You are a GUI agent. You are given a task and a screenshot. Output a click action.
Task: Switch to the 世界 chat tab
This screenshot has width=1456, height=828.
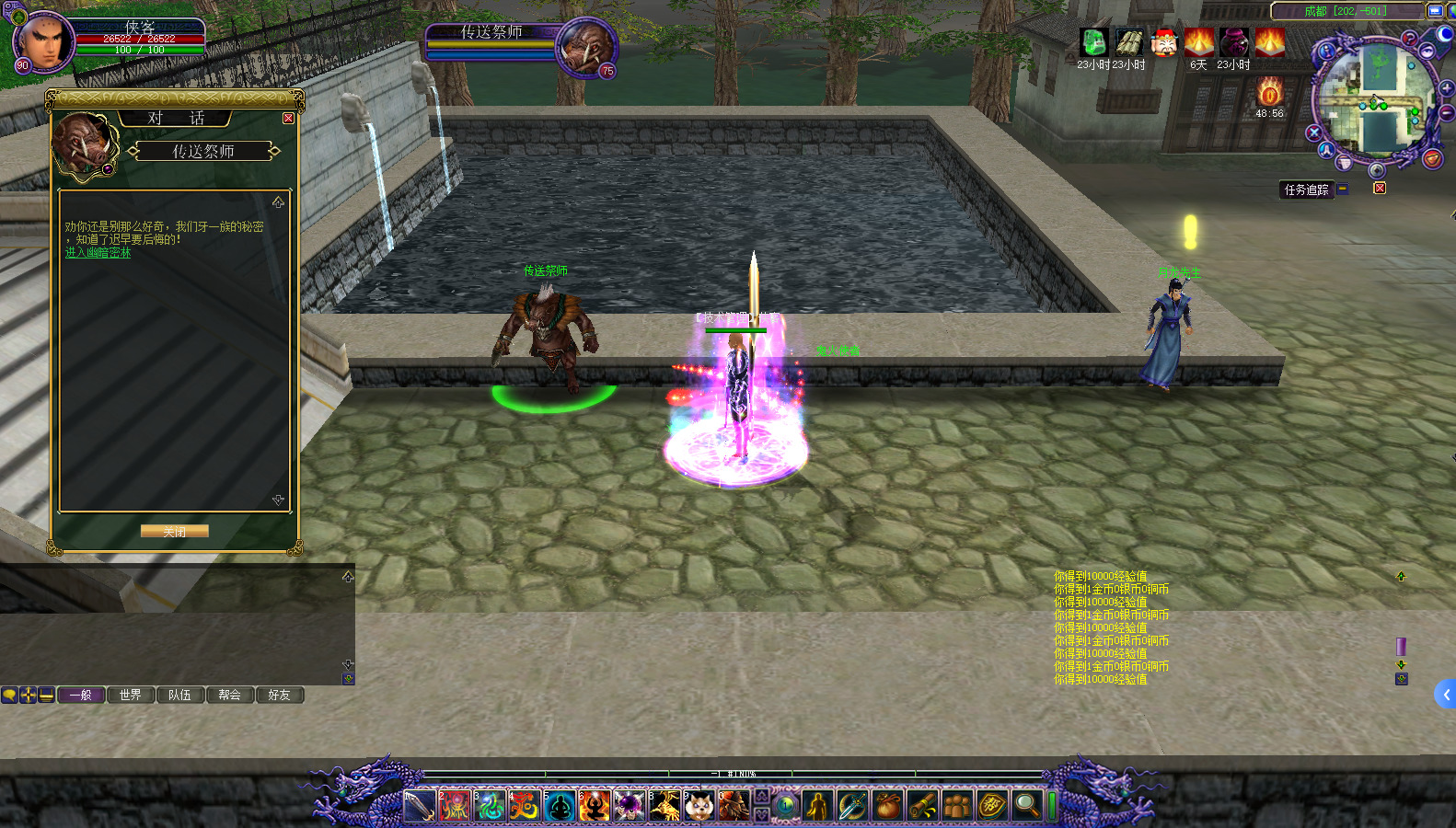(x=131, y=696)
